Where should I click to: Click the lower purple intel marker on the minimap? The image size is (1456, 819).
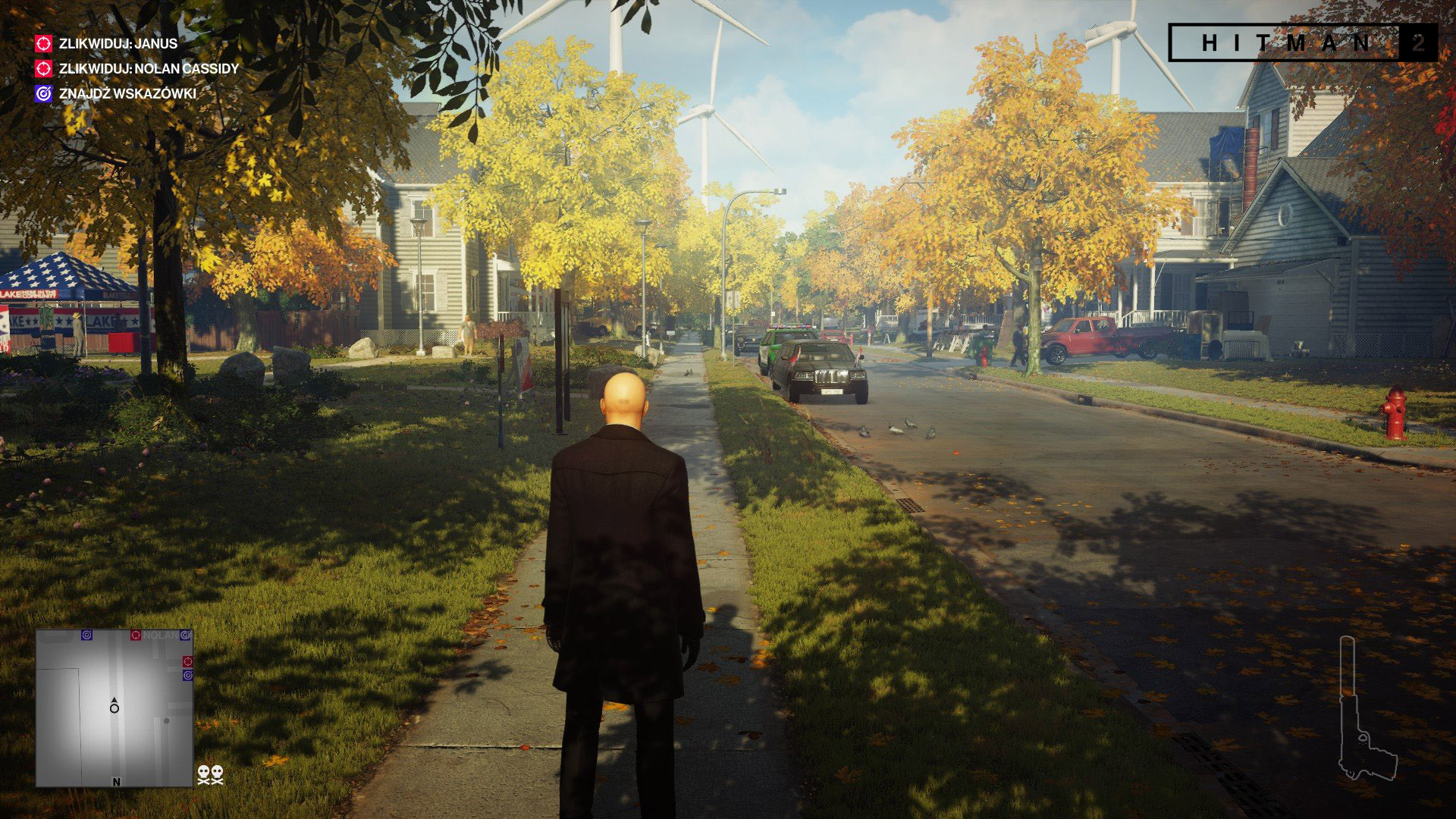187,675
